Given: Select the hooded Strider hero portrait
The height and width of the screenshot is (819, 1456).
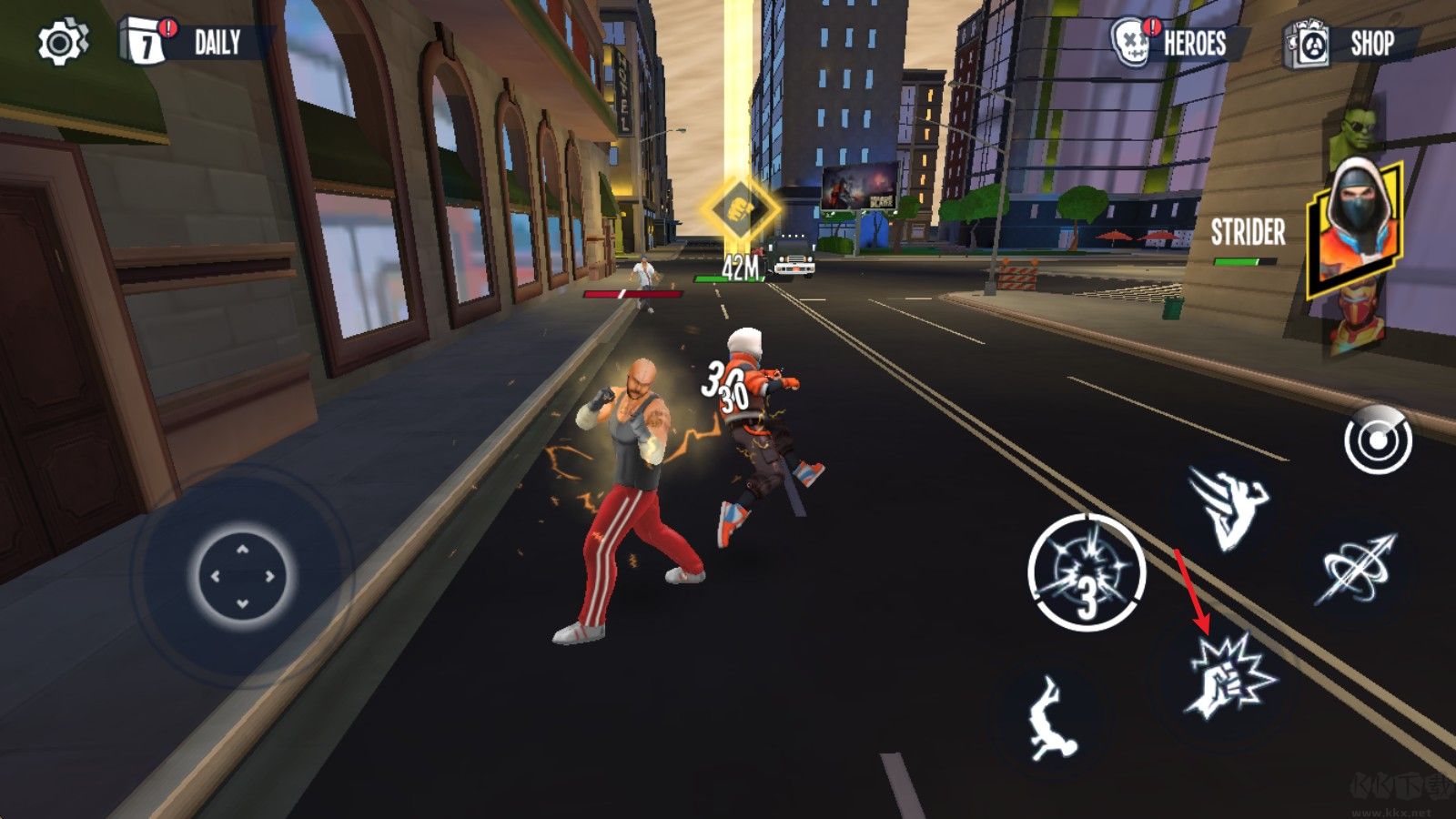Looking at the screenshot, I should click(x=1353, y=227).
